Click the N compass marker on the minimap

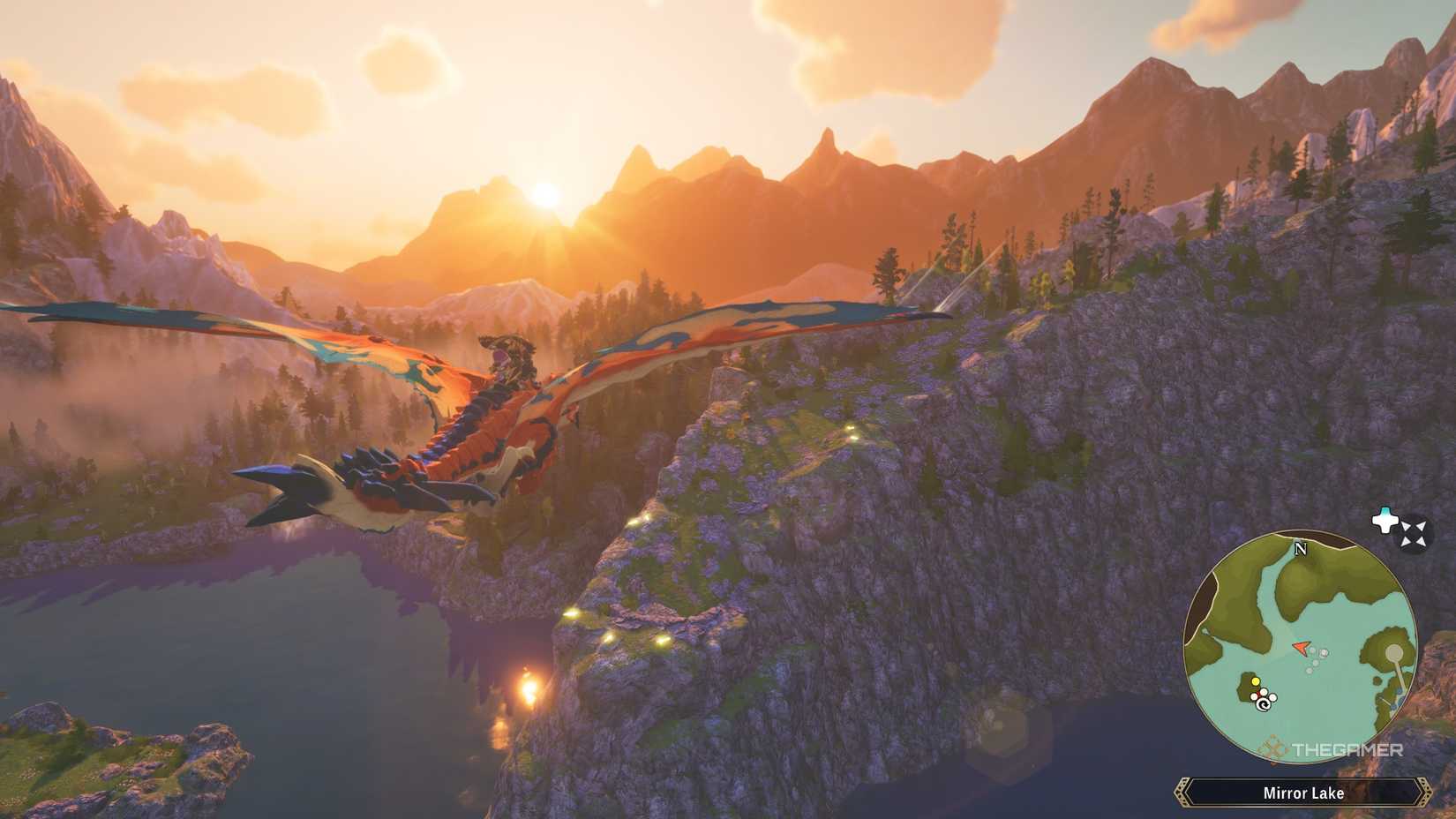coord(1300,549)
